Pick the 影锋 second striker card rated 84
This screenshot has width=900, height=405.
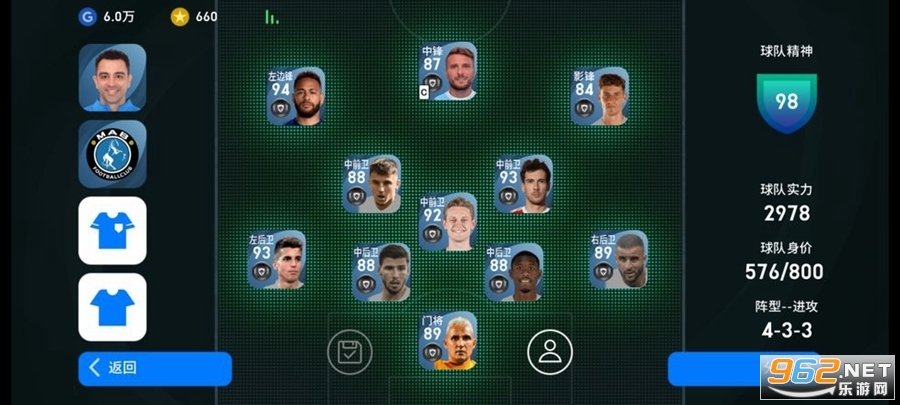(x=600, y=97)
